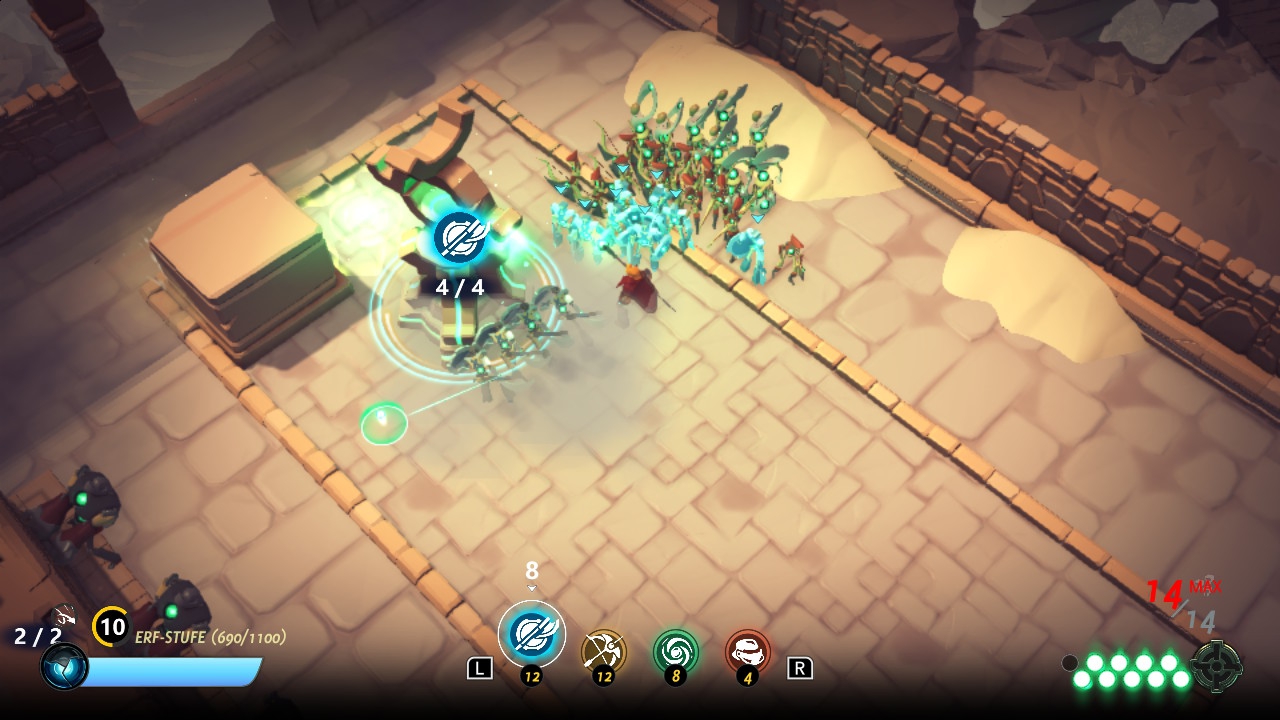
Task: Click the green anima crosshair emblem
Action: 1217,666
